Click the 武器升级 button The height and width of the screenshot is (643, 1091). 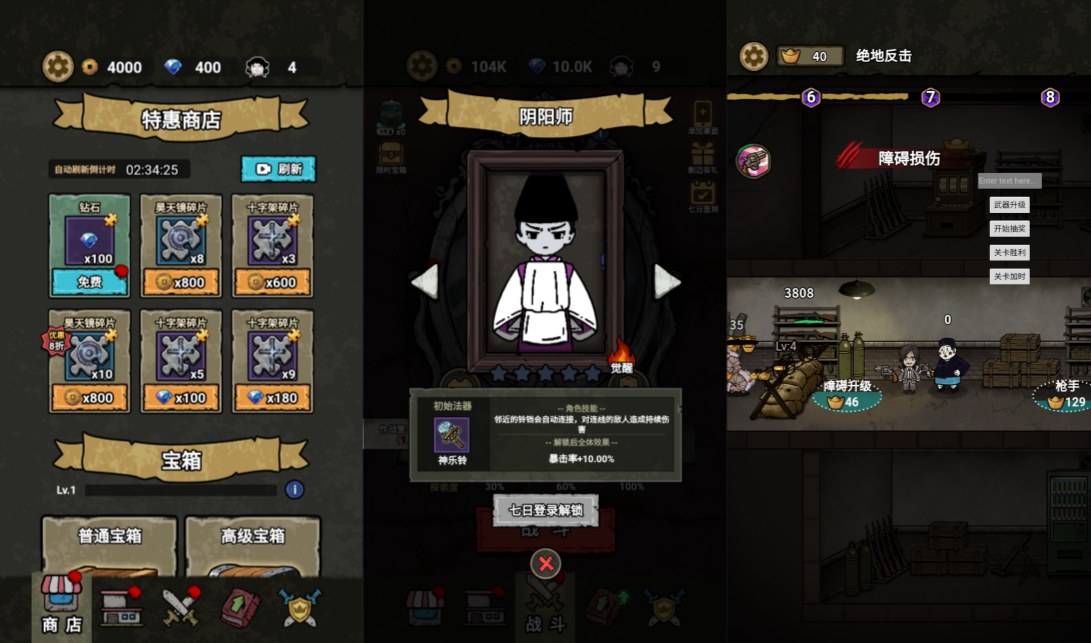(x=1009, y=205)
